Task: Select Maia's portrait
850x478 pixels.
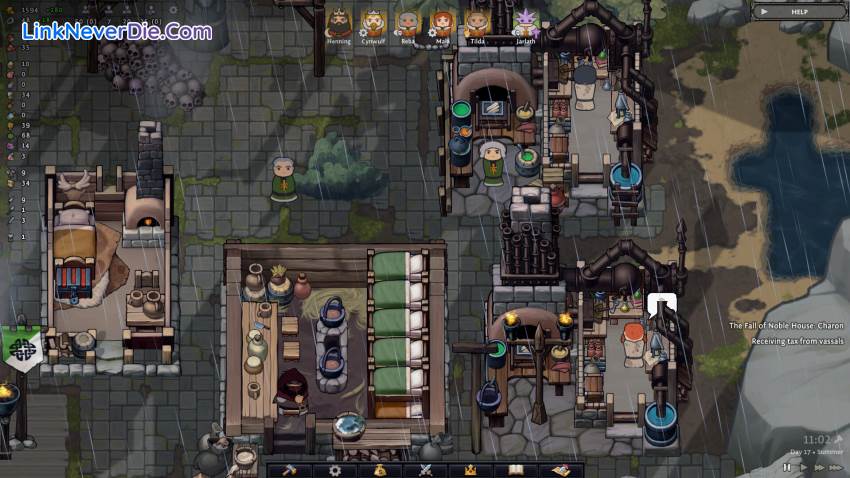Action: coord(441,22)
